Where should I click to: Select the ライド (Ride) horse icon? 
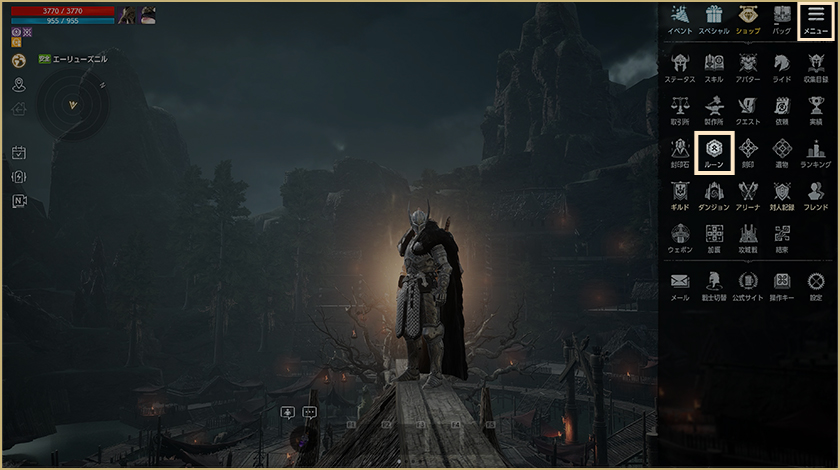coord(782,65)
